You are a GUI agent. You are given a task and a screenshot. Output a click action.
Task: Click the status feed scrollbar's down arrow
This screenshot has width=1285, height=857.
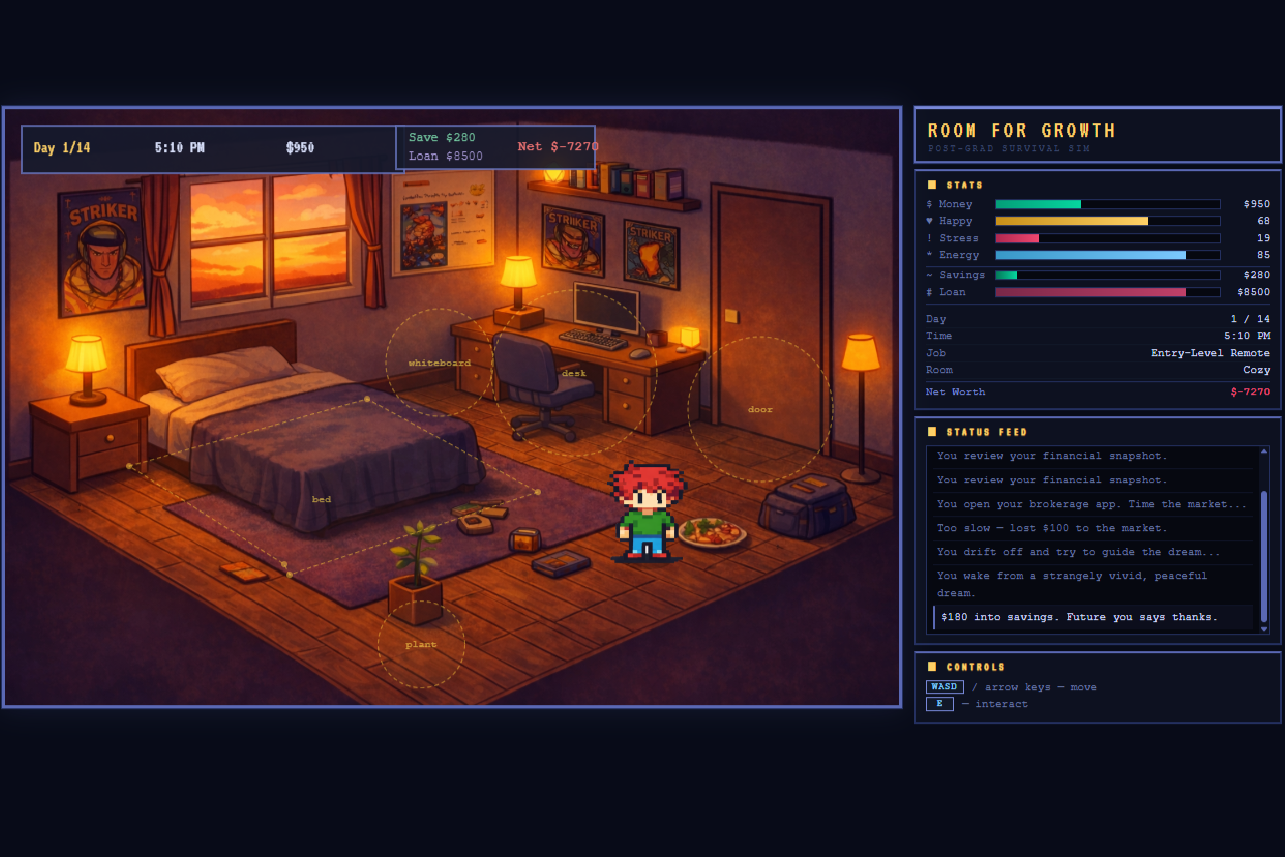(x=1264, y=629)
